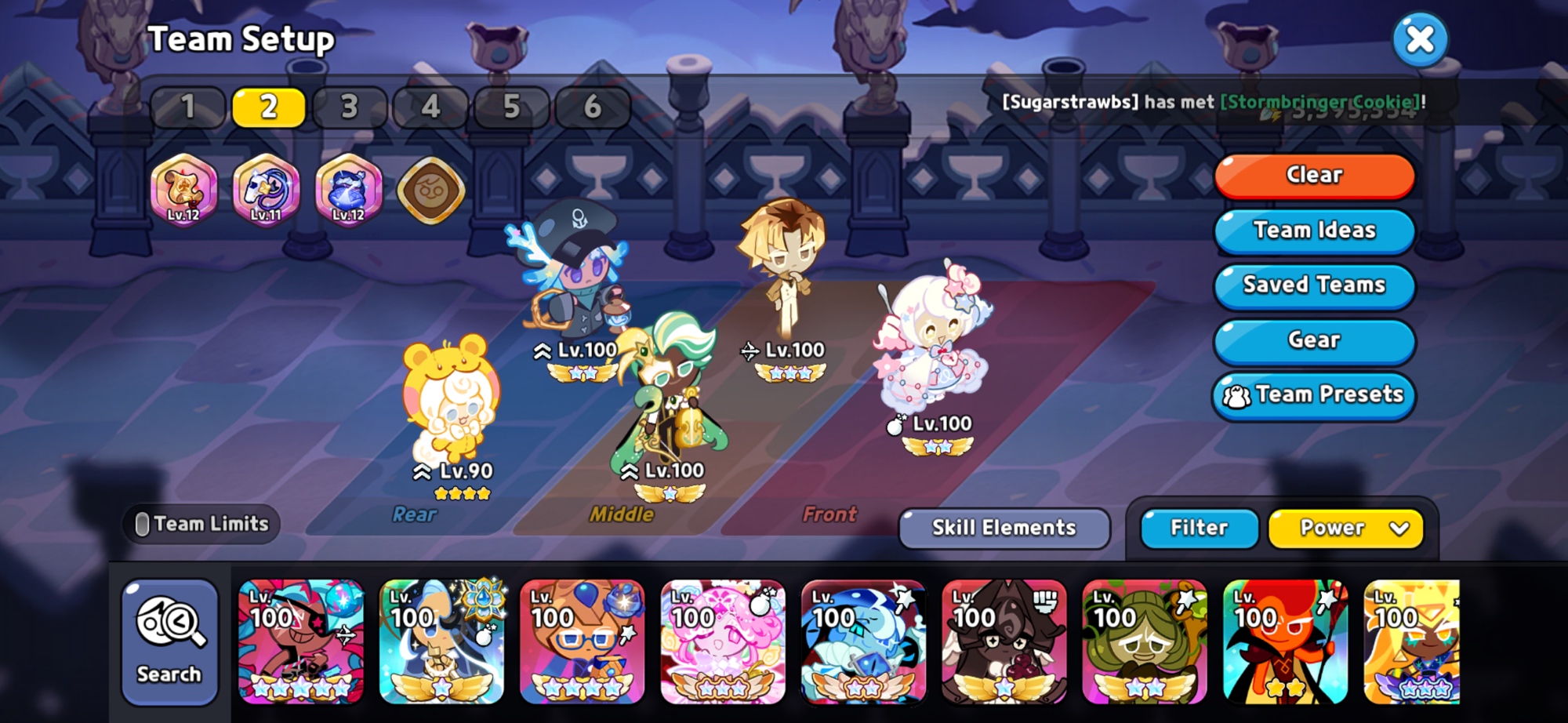Open the Power sort dropdown

tap(1345, 528)
